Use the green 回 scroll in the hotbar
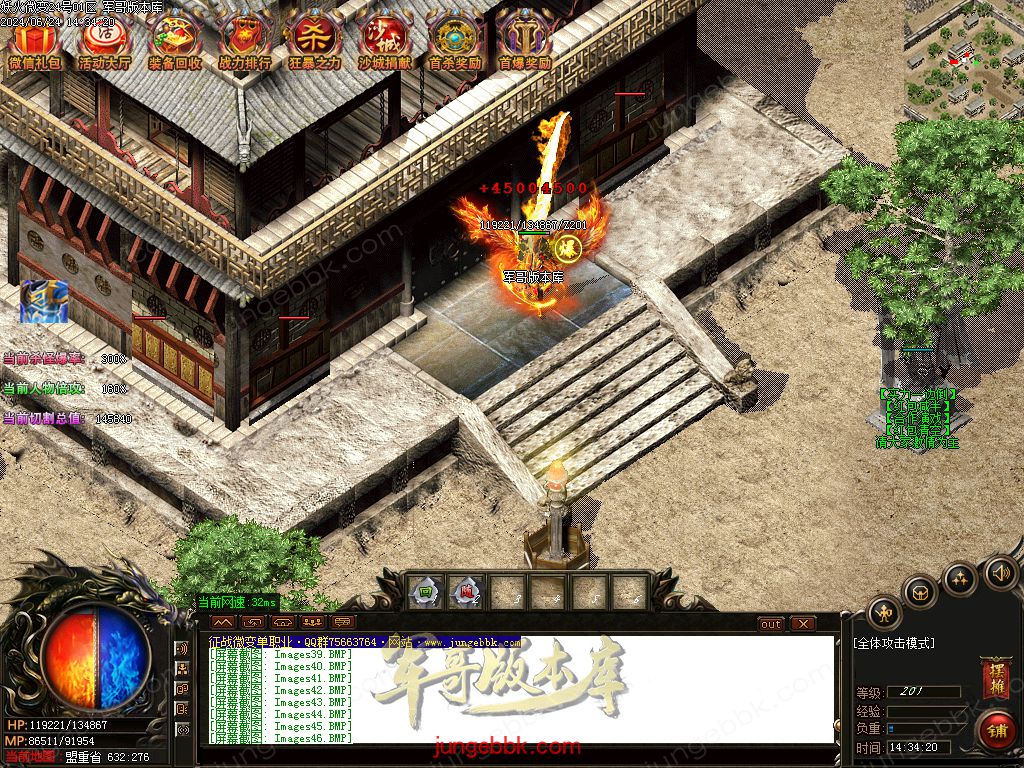1024x768 pixels. (426, 592)
